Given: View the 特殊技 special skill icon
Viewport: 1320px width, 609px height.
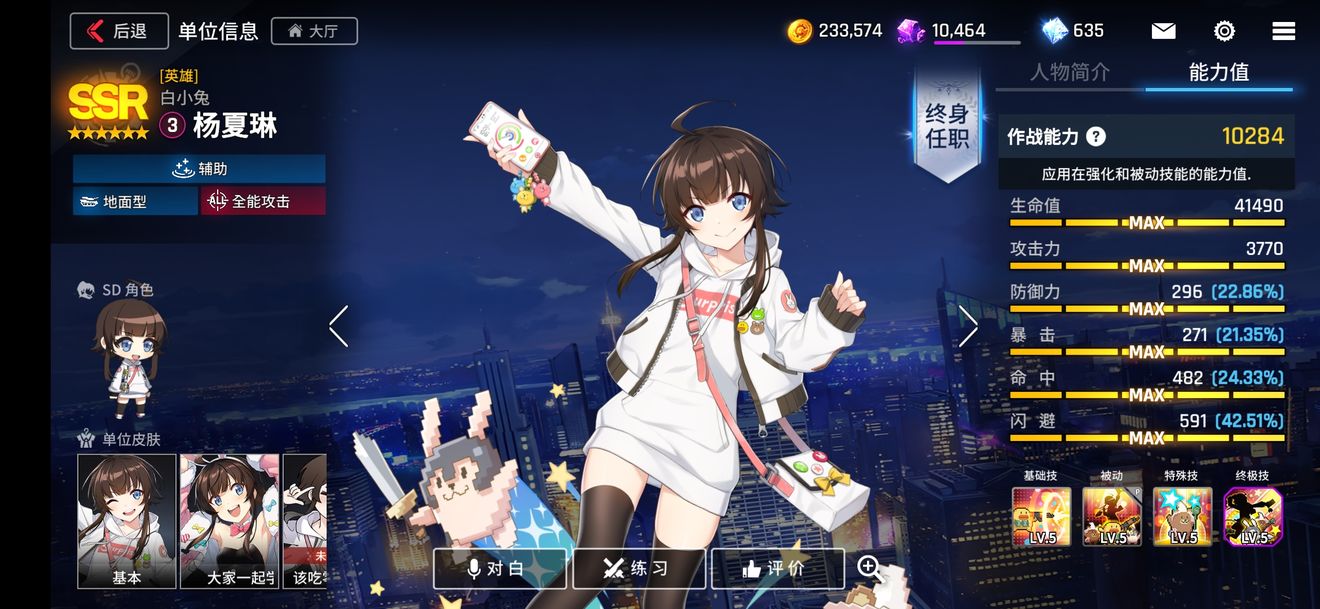Looking at the screenshot, I should tap(1182, 516).
